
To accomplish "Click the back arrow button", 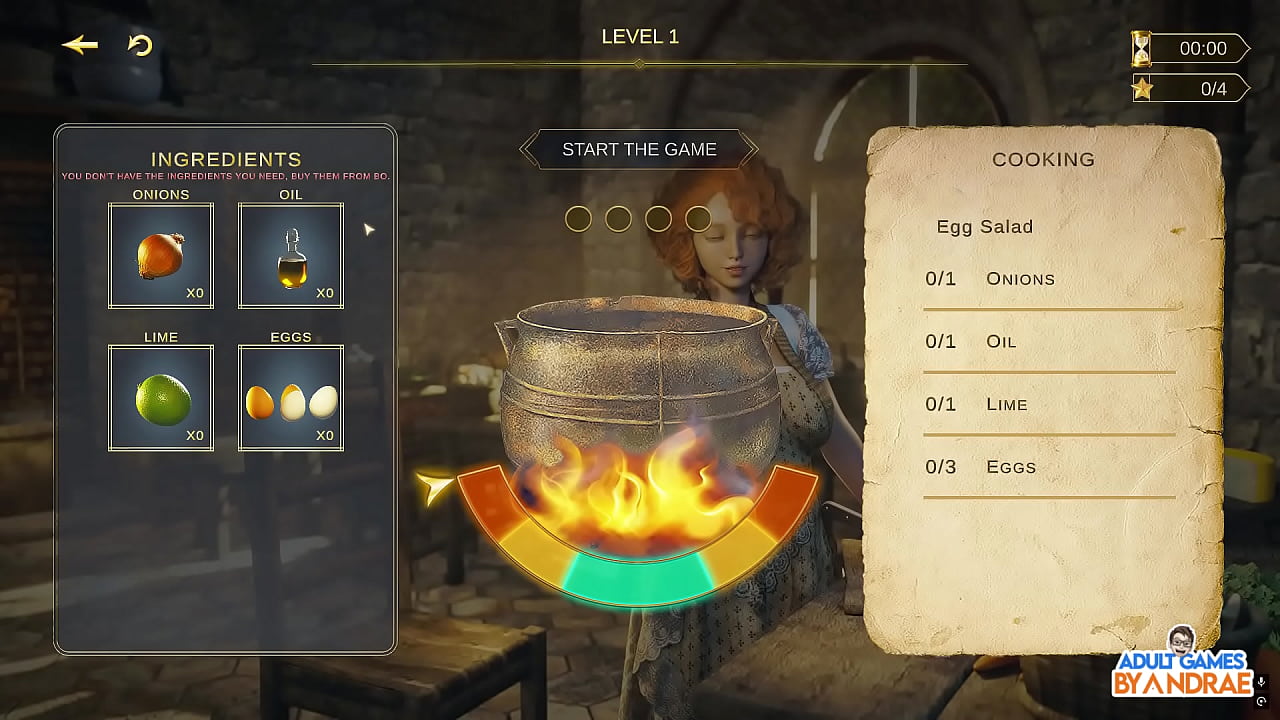I will pyautogui.click(x=80, y=45).
